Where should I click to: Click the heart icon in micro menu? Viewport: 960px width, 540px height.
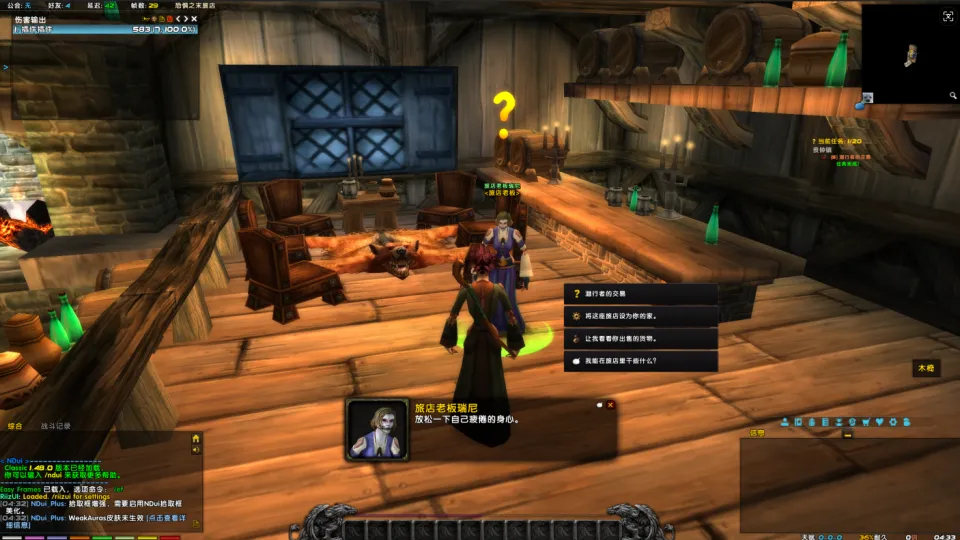coord(879,422)
